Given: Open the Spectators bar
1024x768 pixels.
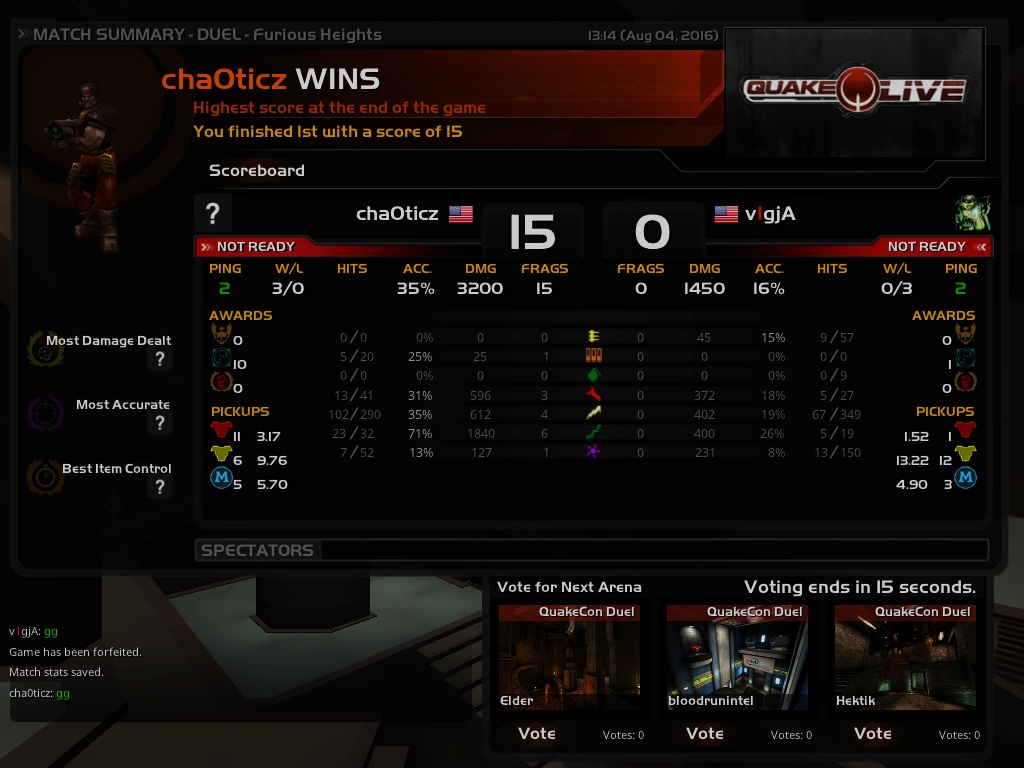Looking at the screenshot, I should (590, 550).
